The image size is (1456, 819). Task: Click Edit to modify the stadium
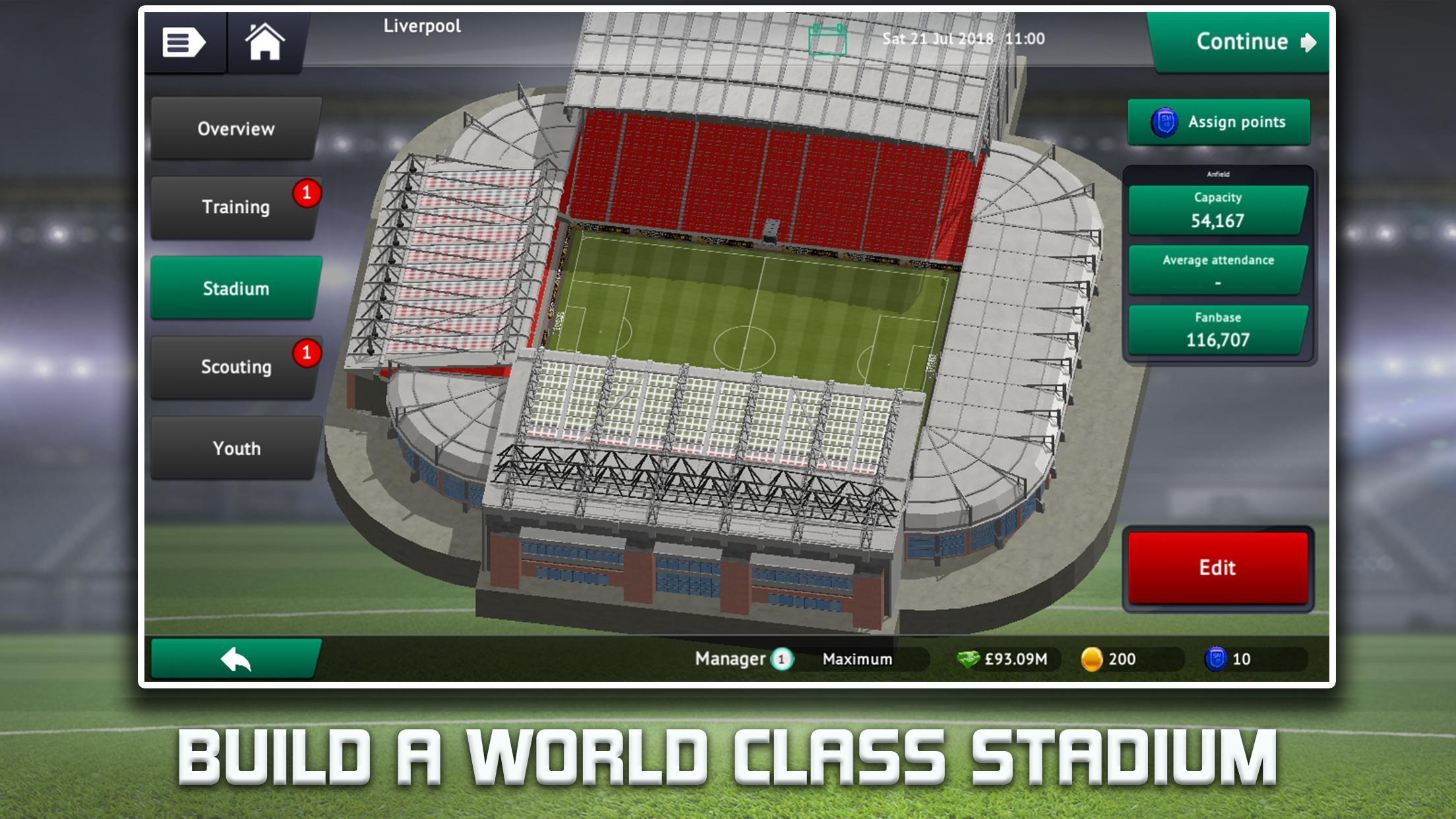pyautogui.click(x=1218, y=567)
